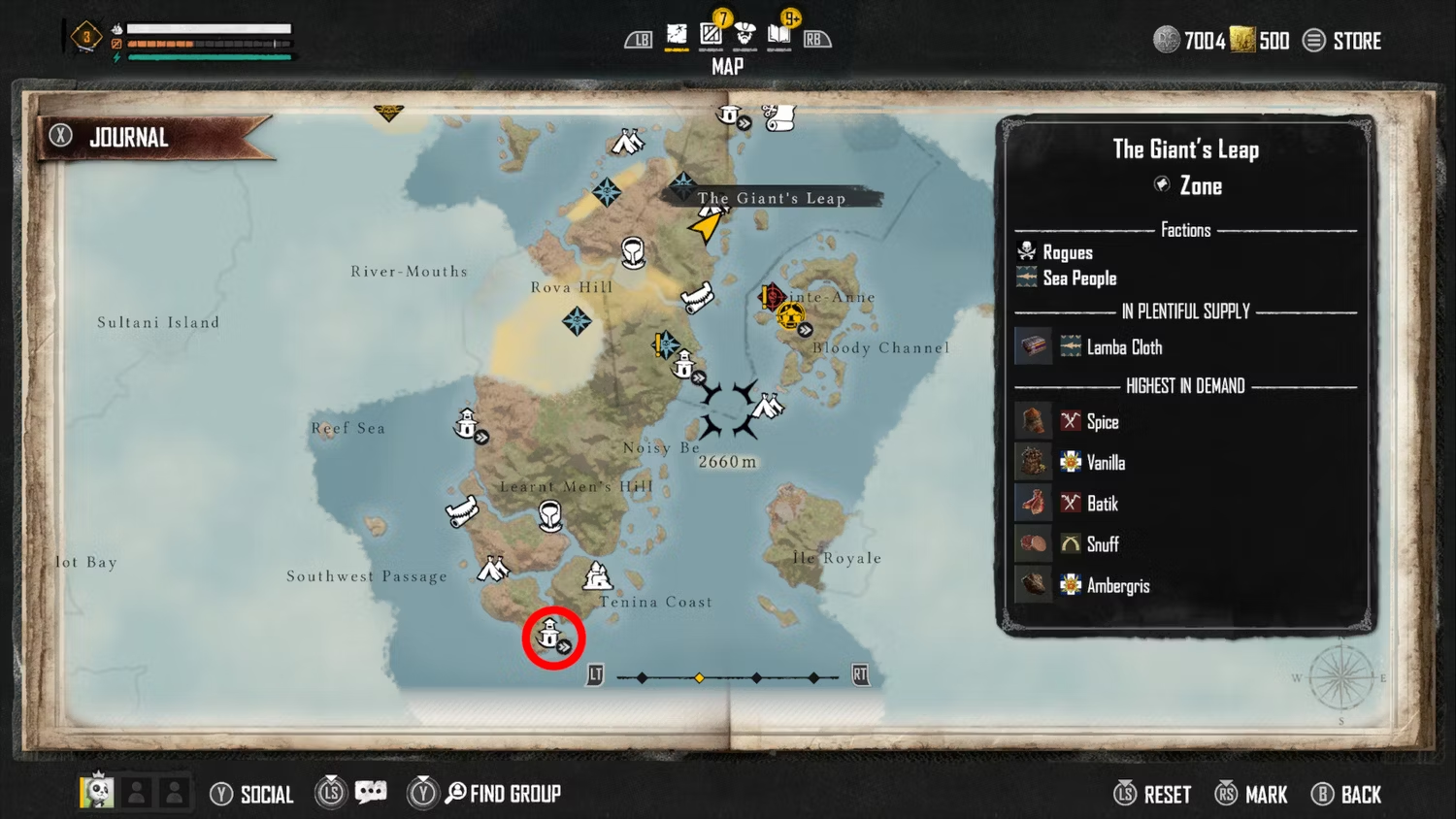Choose the yellow Sainte-Anne den marker
The image size is (1456, 819).
click(791, 316)
